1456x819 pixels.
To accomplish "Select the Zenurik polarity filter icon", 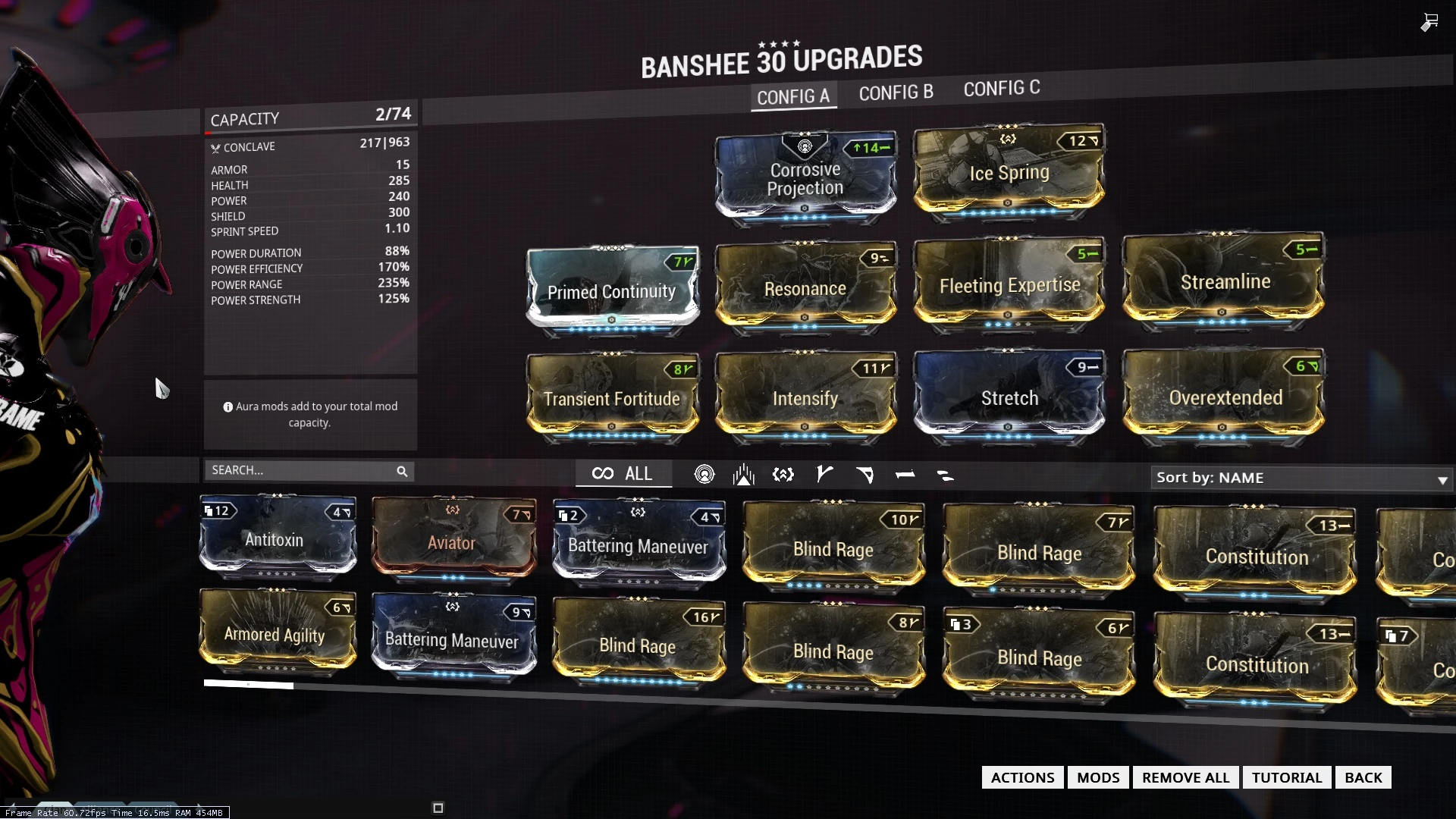I will [x=783, y=475].
